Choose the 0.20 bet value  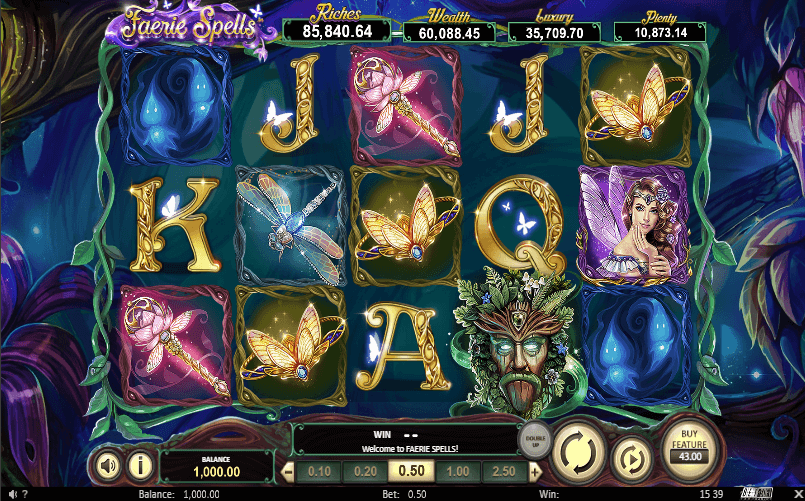tap(365, 472)
